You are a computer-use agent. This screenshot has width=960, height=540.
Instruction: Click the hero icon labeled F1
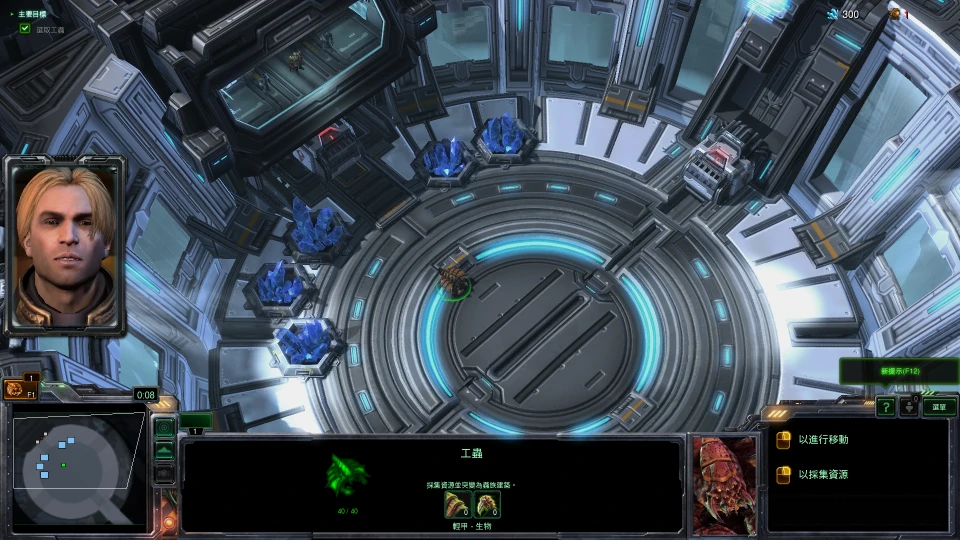[17, 389]
